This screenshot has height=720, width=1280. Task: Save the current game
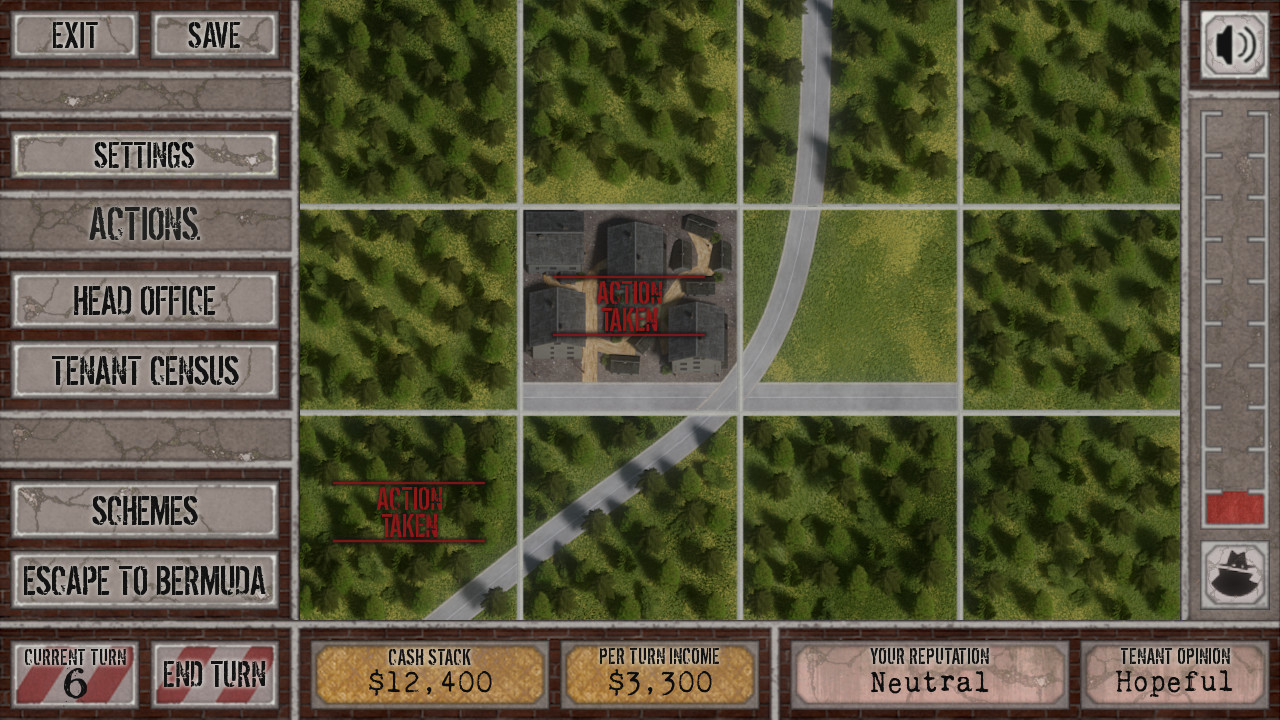214,36
